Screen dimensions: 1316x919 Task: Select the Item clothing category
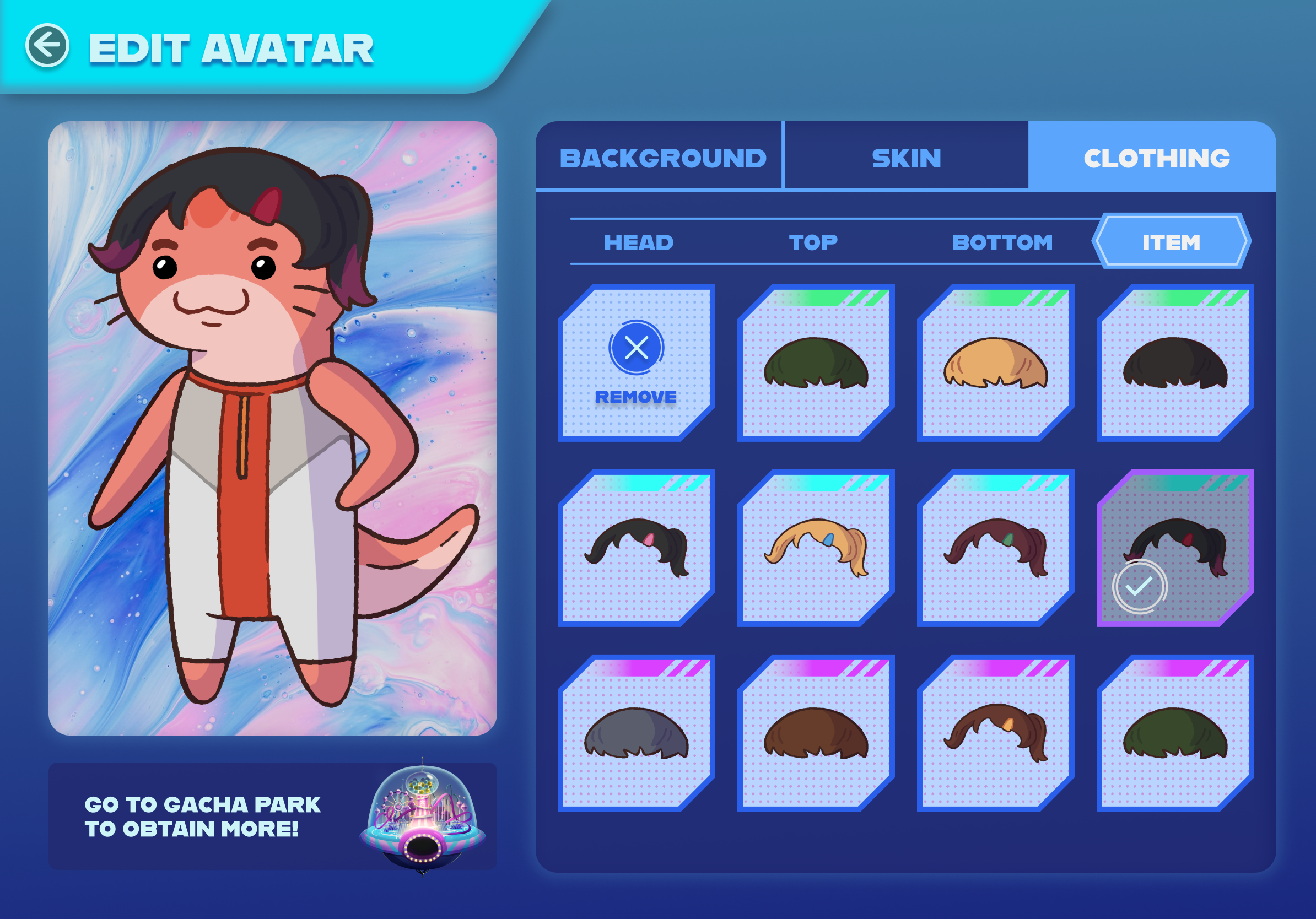coord(1171,242)
